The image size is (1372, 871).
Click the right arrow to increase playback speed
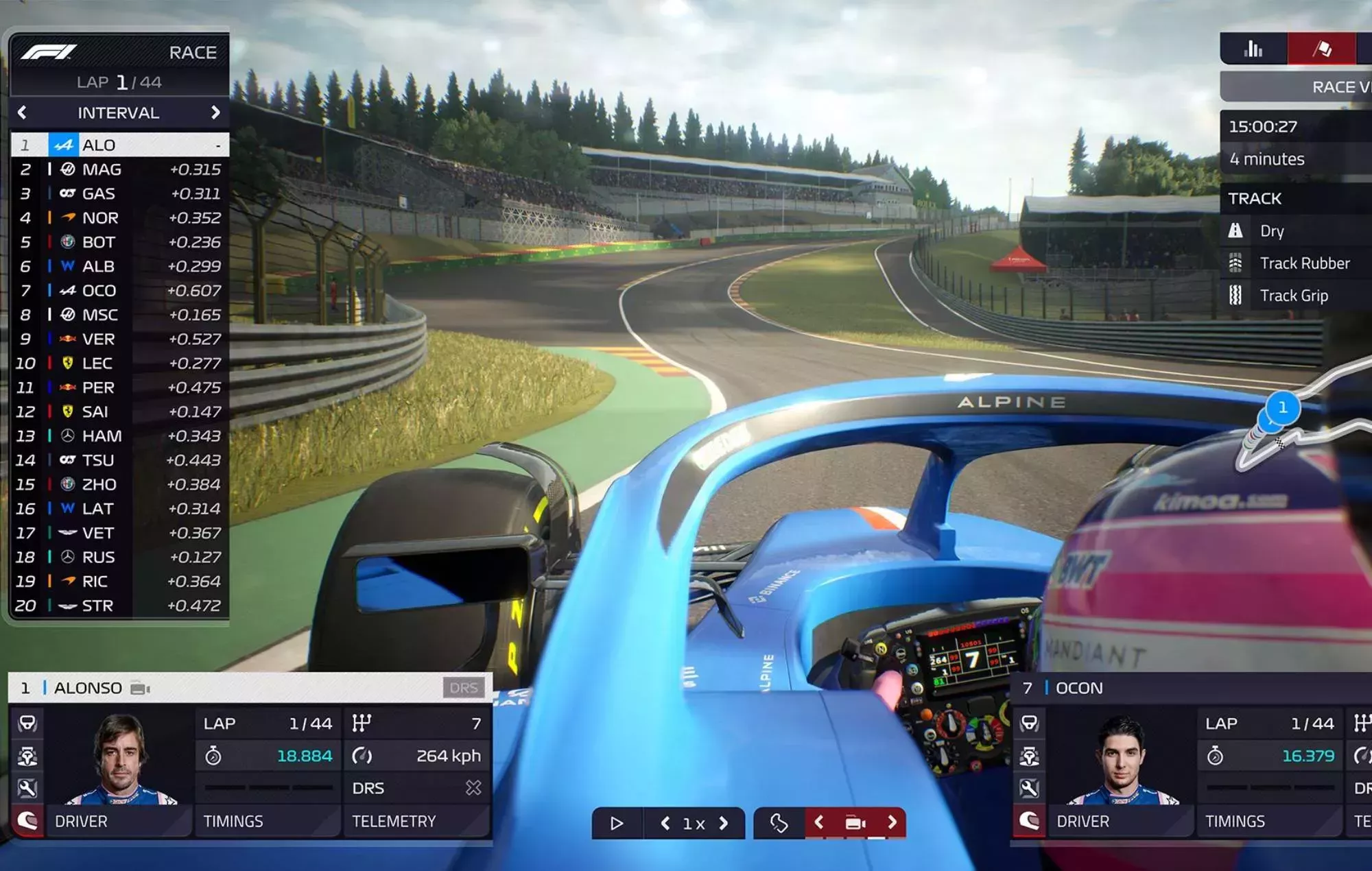[x=722, y=822]
